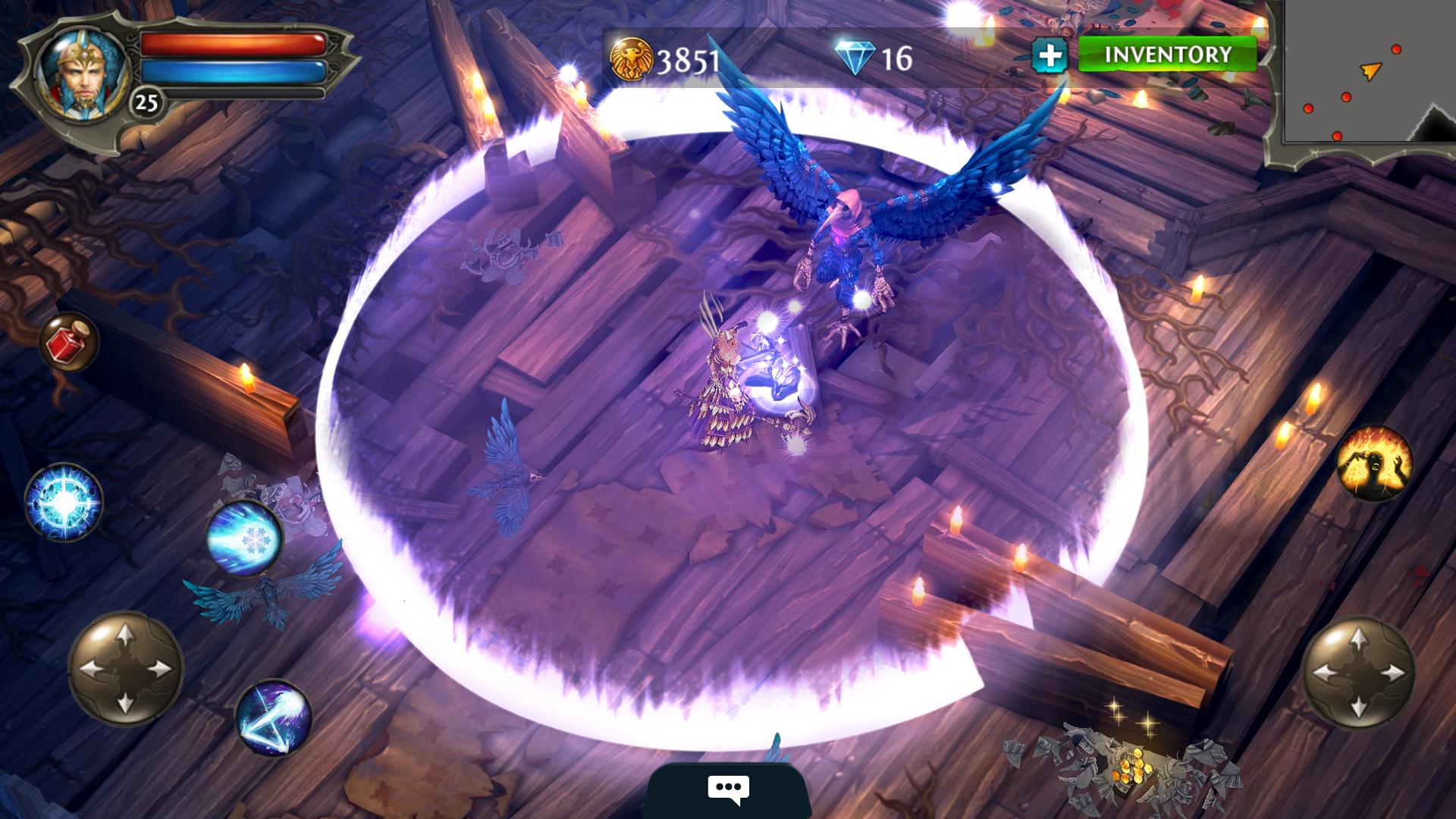Tap the blue mana bar
The width and height of the screenshot is (1456, 819).
(231, 72)
